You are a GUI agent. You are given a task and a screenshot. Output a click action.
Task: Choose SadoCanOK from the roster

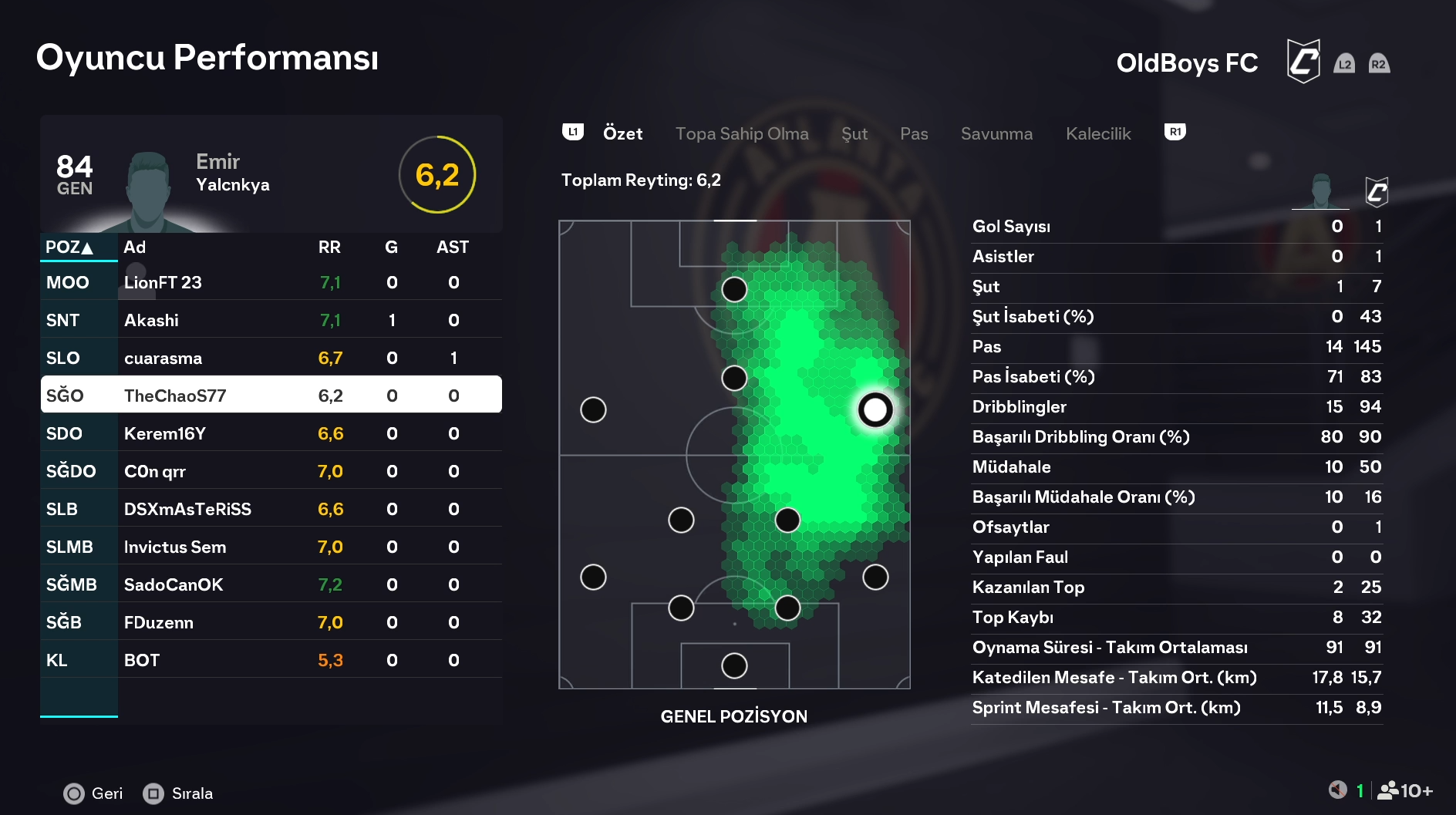point(271,584)
